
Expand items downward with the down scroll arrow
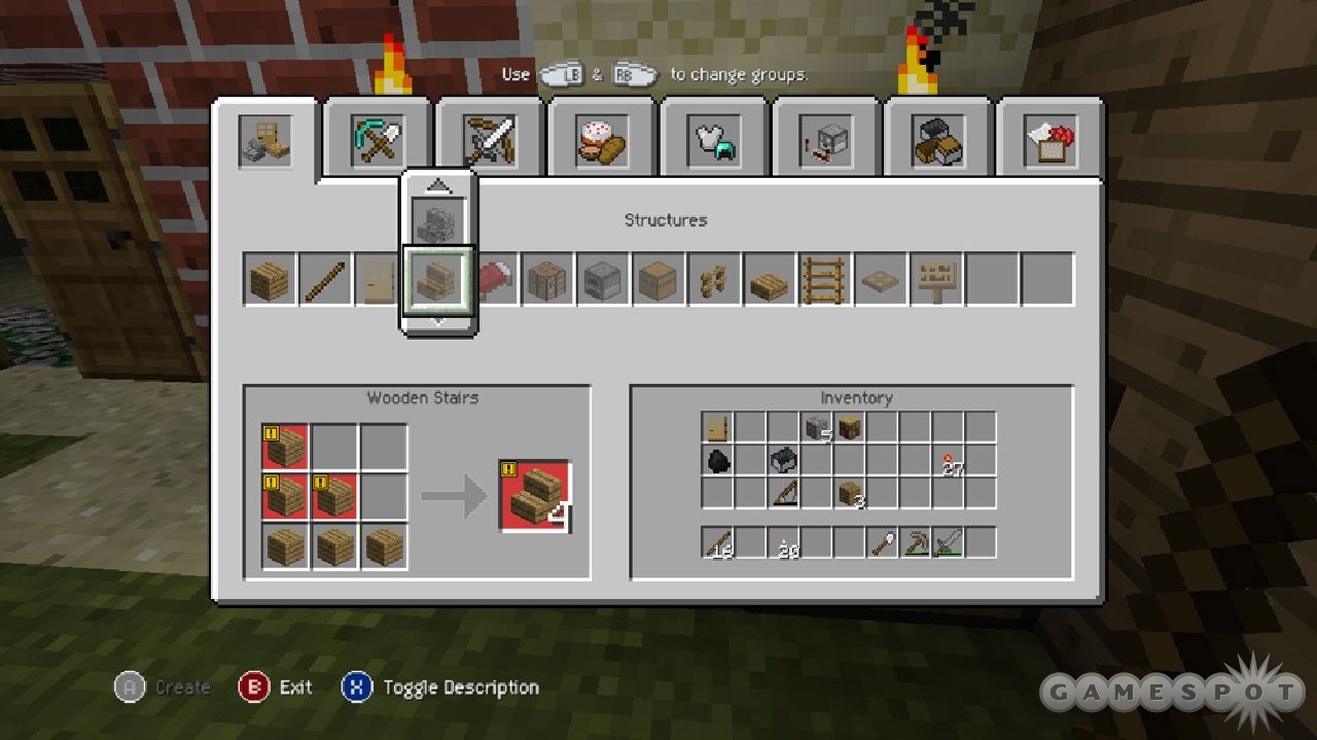coord(438,322)
